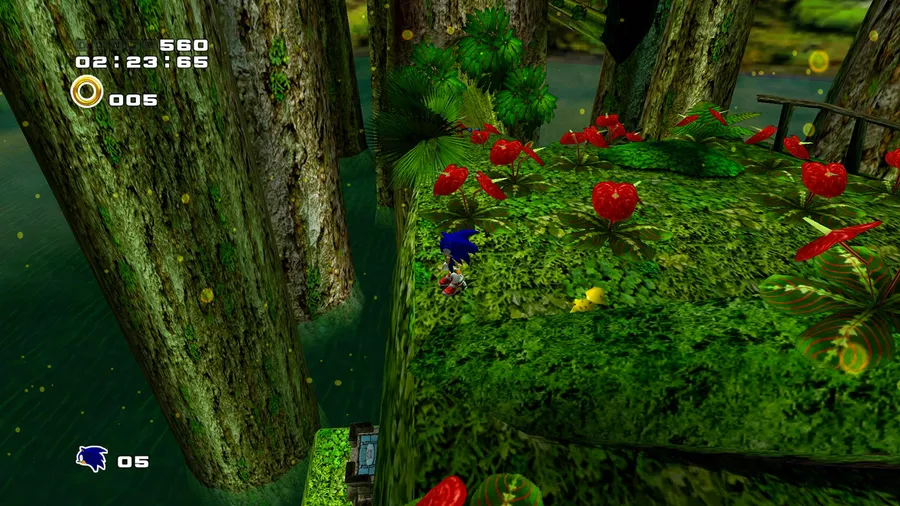Select the Sonic head lives icon
This screenshot has height=506, width=900.
pos(92,459)
